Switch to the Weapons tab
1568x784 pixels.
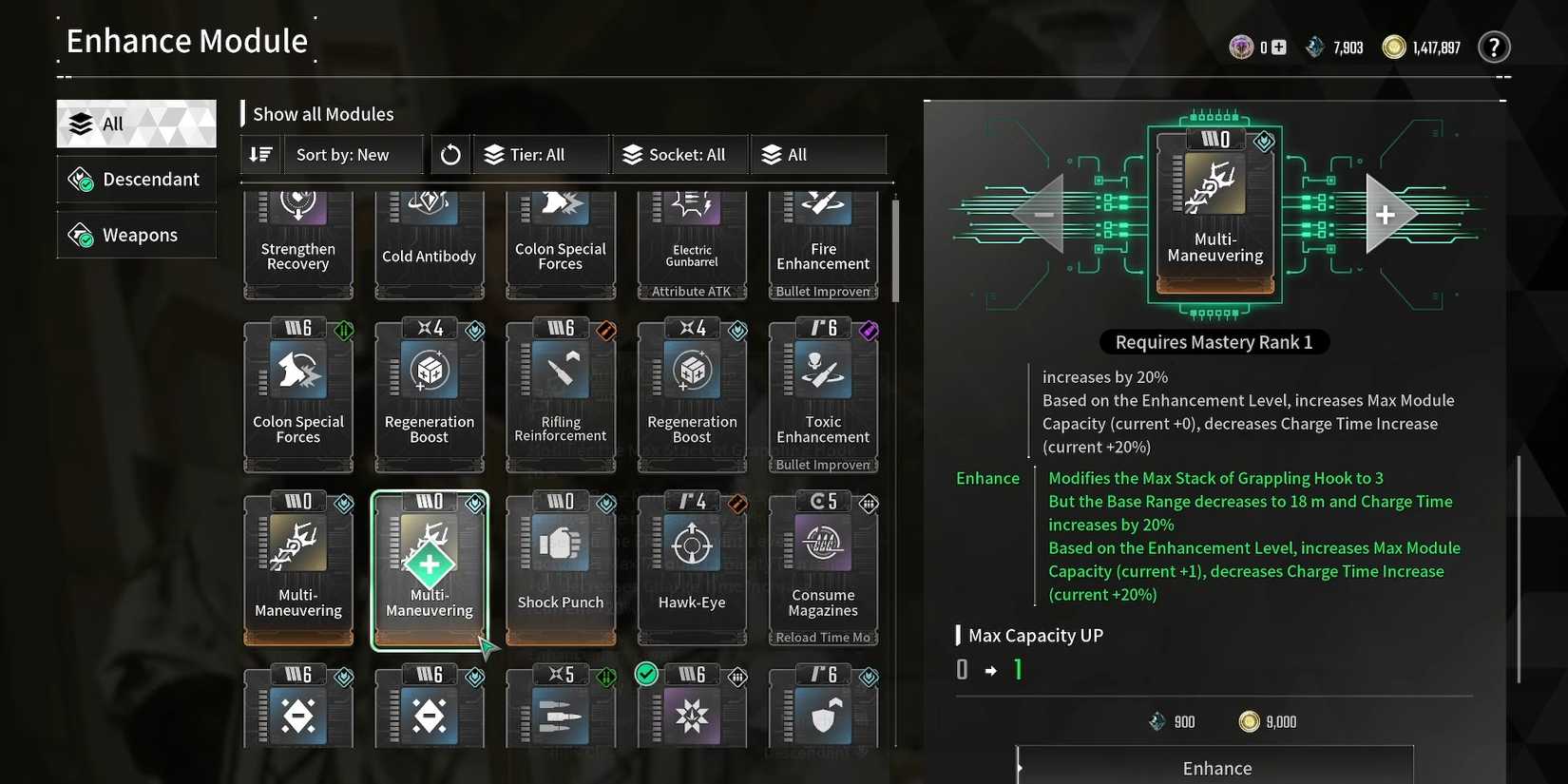(136, 235)
